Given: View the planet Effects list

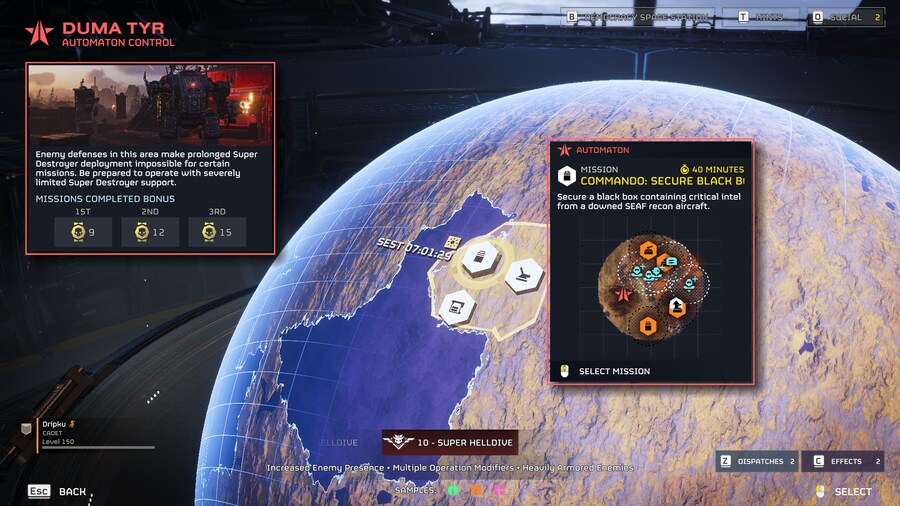Looking at the screenshot, I should click(x=843, y=461).
